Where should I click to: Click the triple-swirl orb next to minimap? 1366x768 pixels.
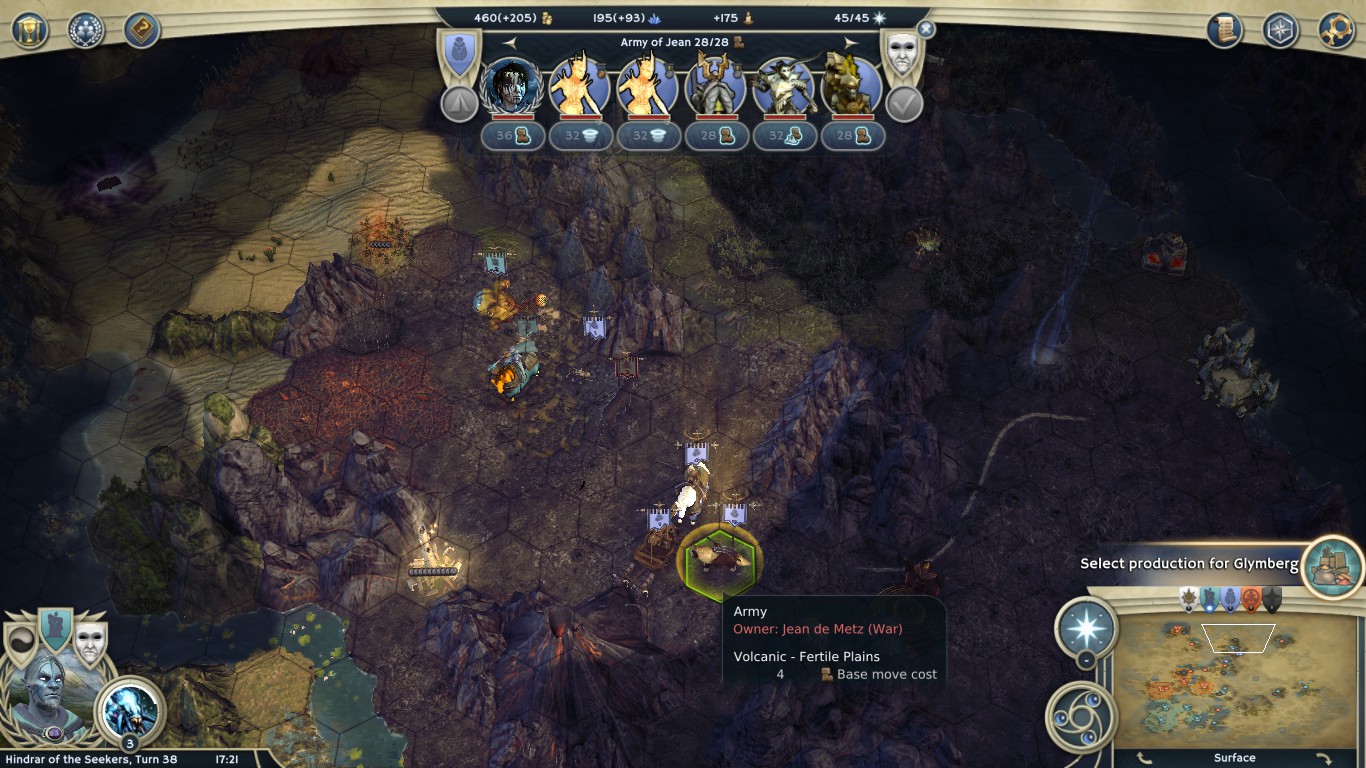click(x=1078, y=716)
